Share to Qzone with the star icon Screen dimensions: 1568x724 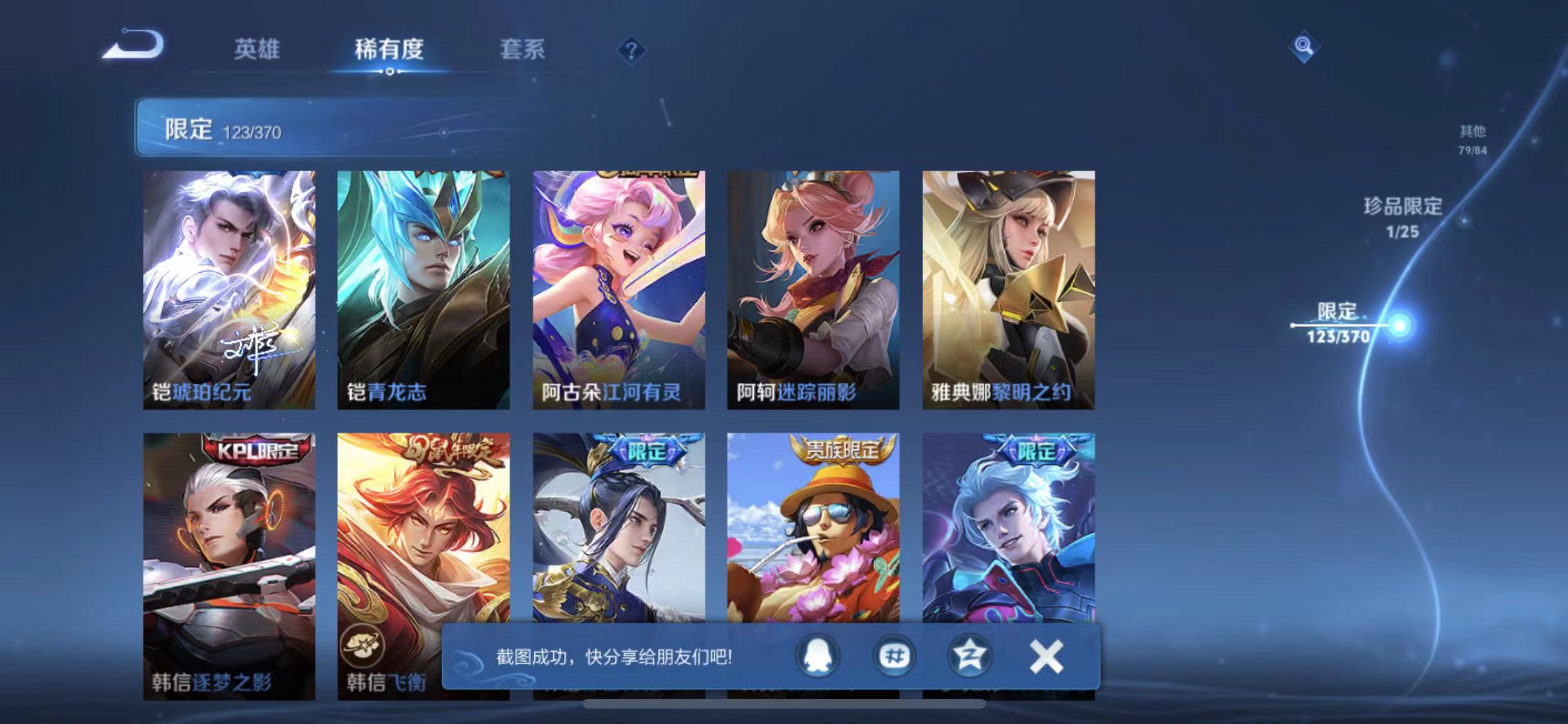969,656
